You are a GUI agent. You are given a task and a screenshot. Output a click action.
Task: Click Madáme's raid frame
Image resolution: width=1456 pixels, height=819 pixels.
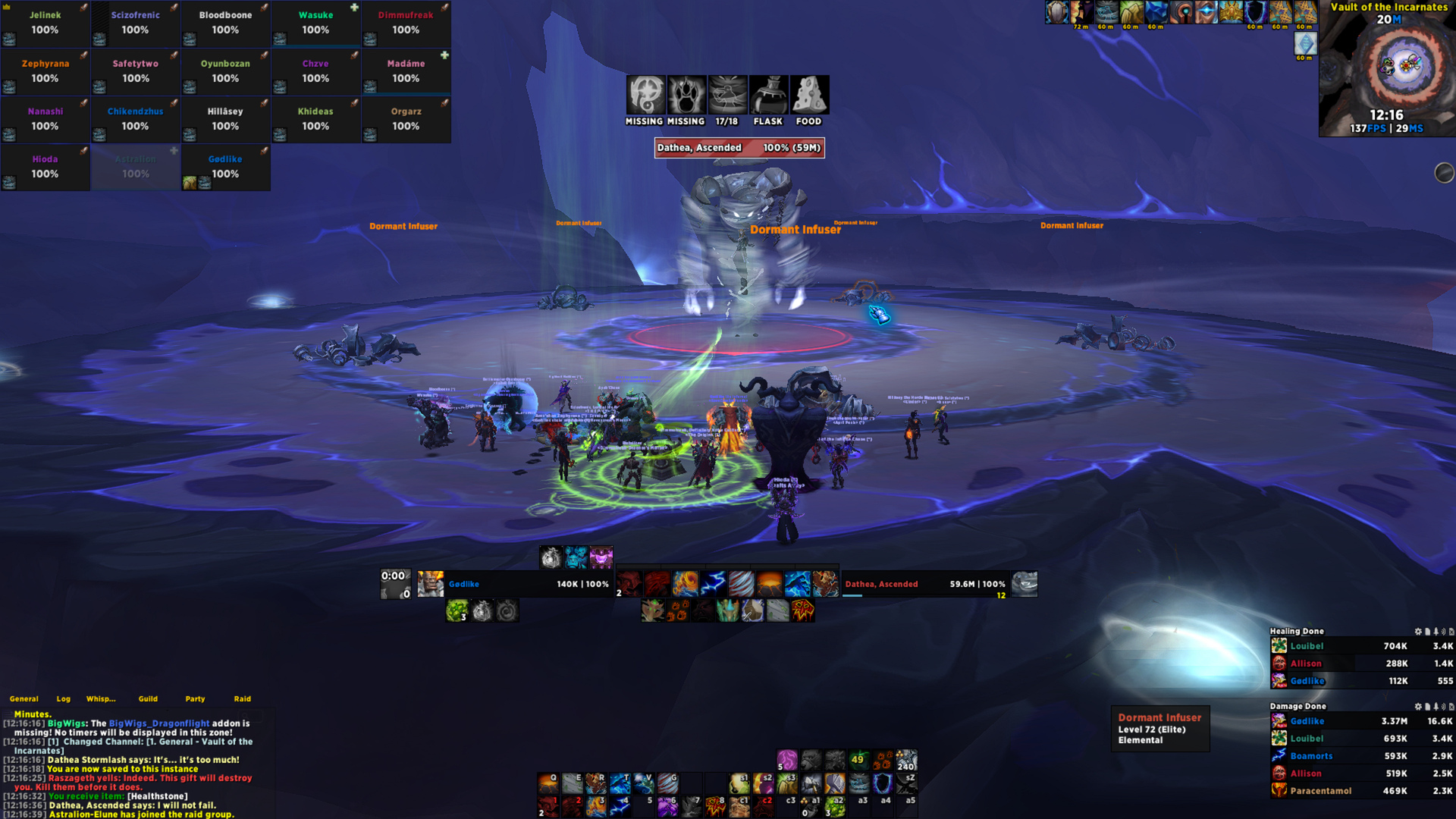(406, 71)
